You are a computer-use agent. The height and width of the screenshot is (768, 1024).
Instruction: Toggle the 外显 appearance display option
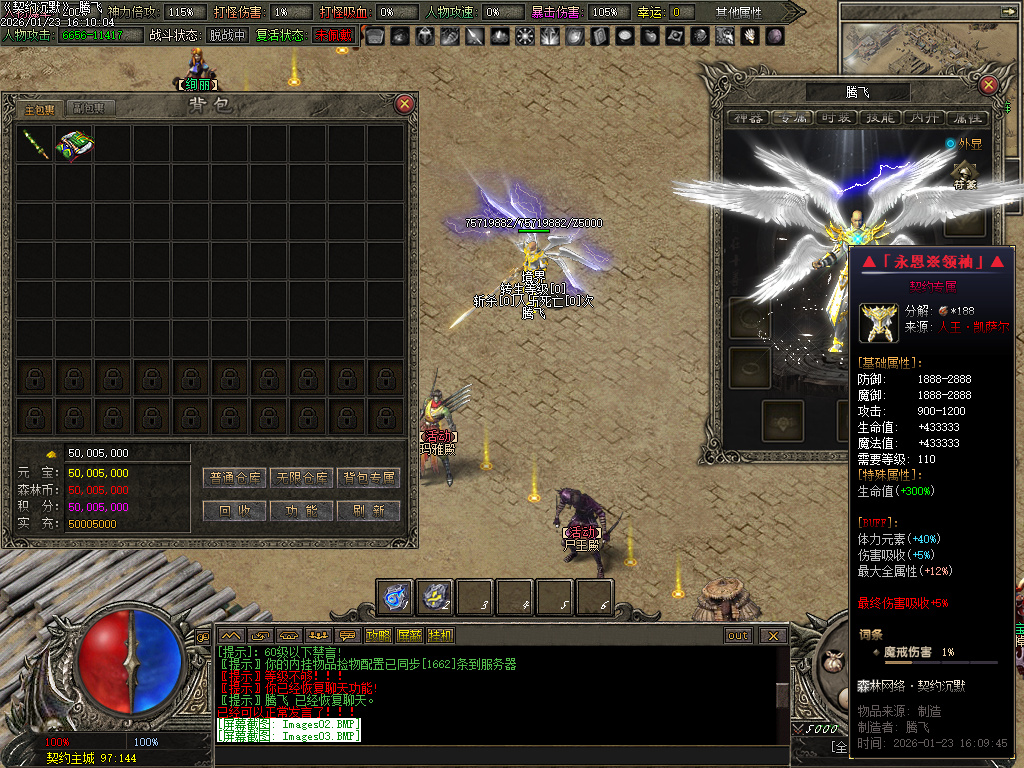tap(951, 144)
